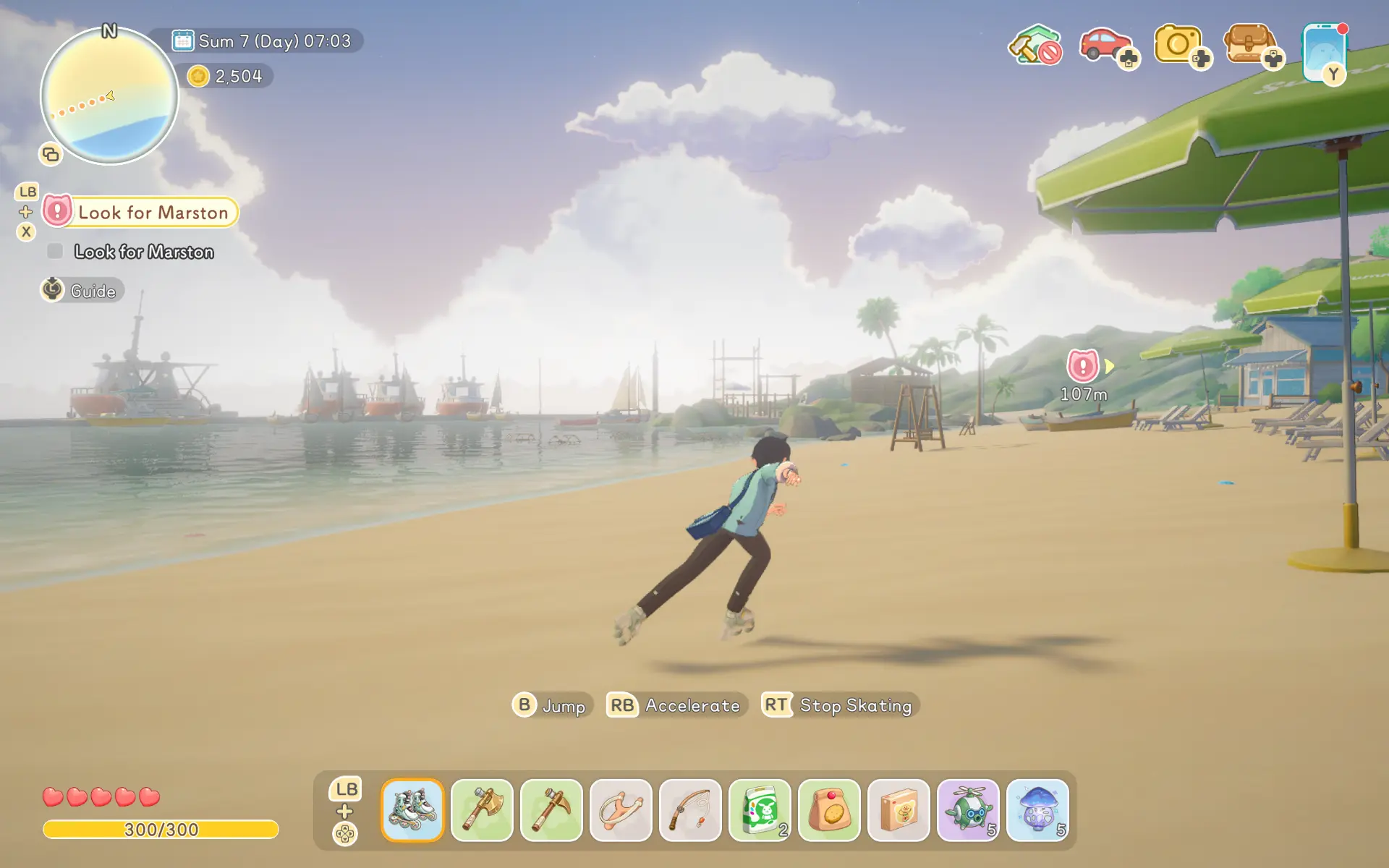
Task: Select the axe in the hotbar
Action: [x=483, y=812]
